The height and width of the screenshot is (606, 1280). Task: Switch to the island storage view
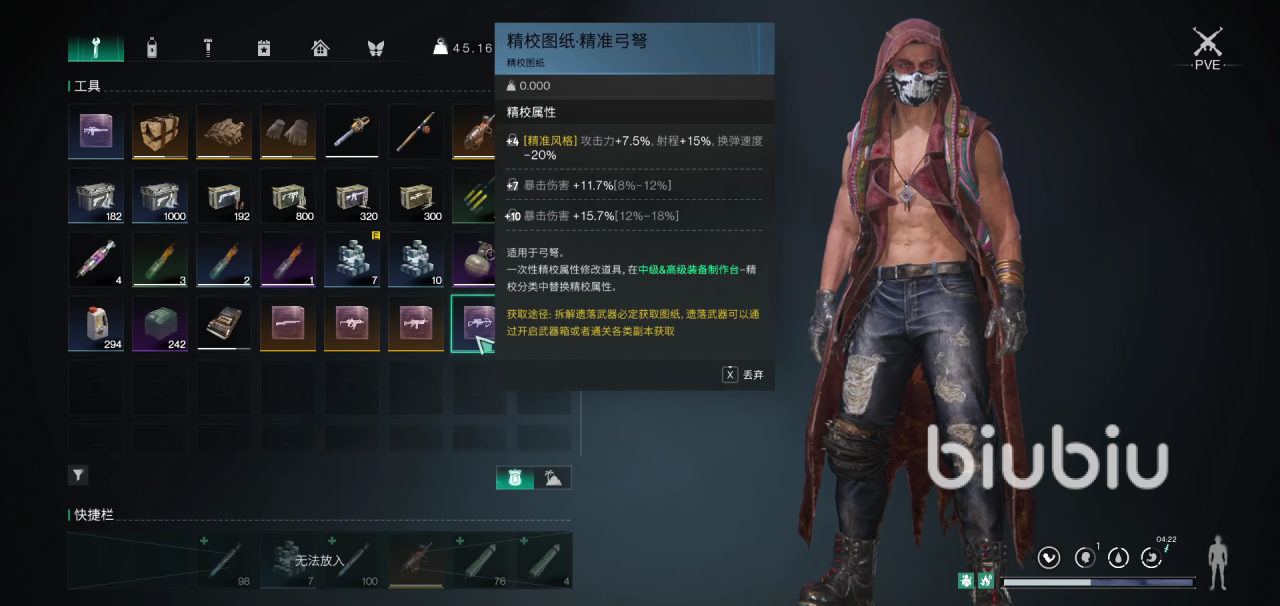(552, 478)
